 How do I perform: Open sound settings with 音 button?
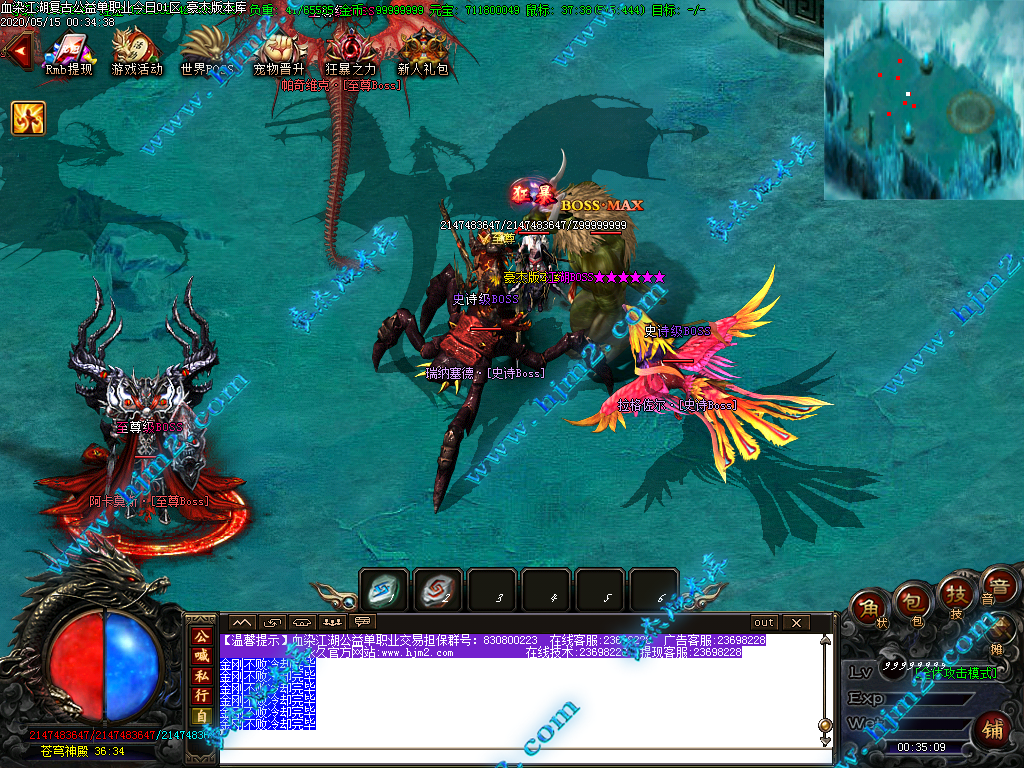(997, 585)
